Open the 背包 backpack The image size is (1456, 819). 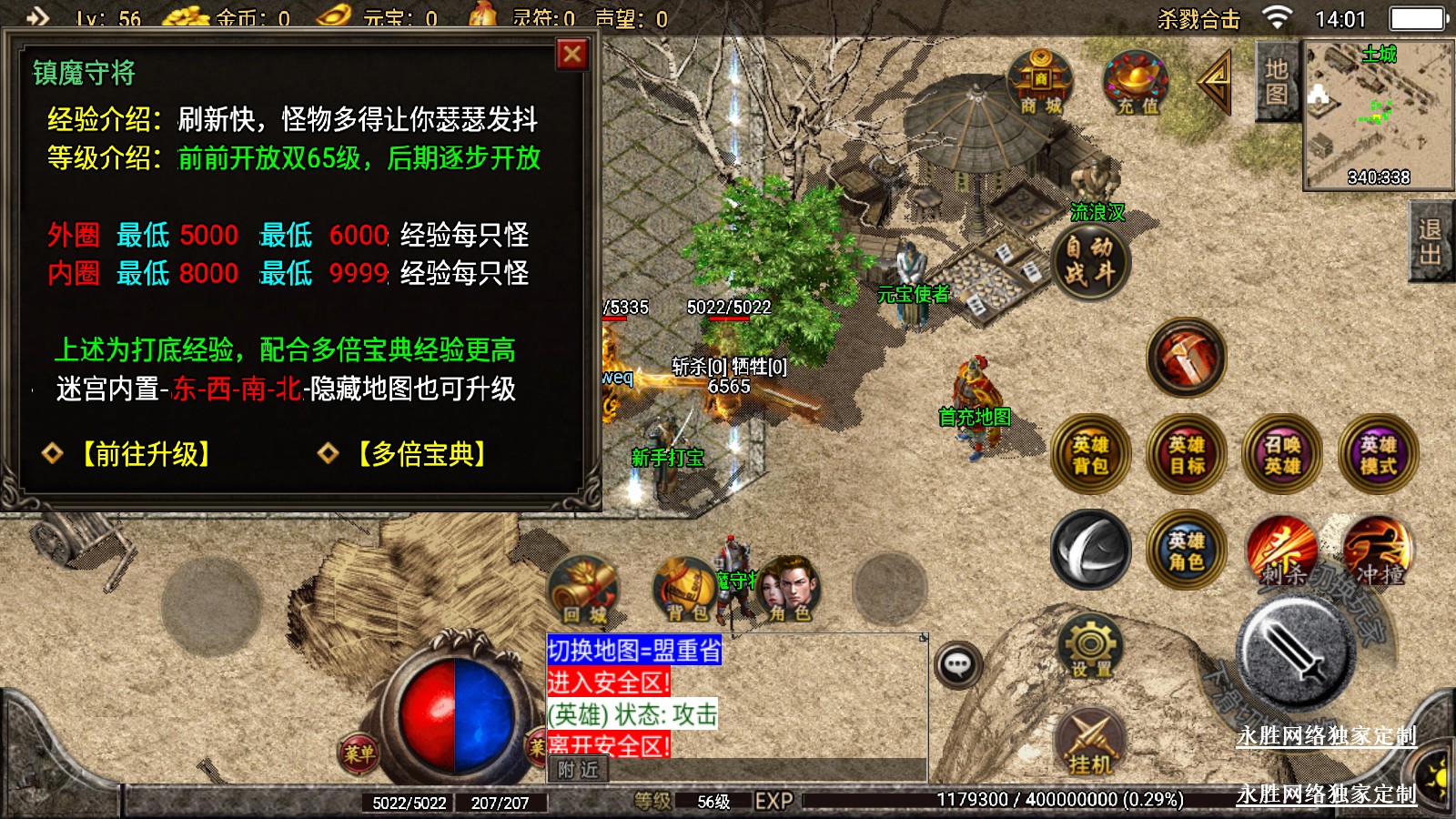pos(686,590)
